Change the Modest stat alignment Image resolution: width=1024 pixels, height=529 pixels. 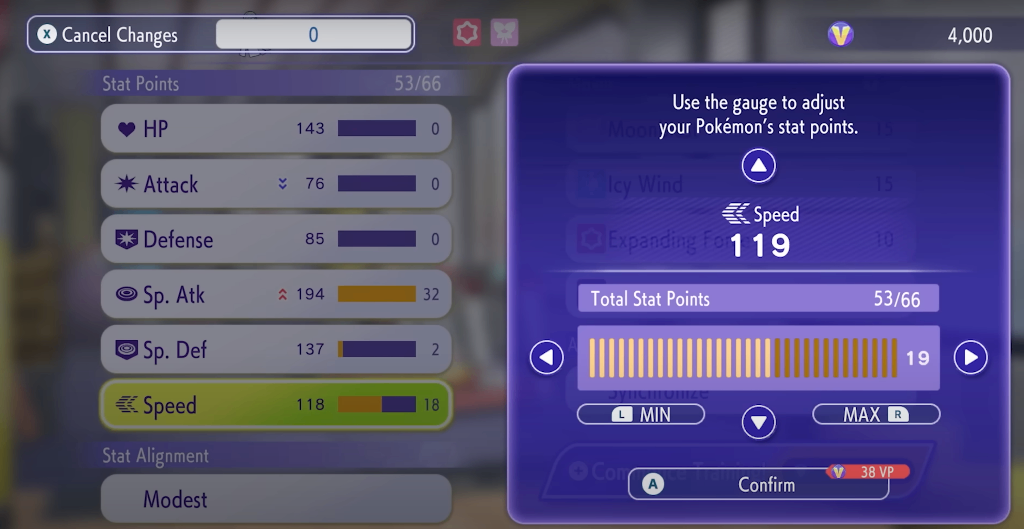point(275,499)
